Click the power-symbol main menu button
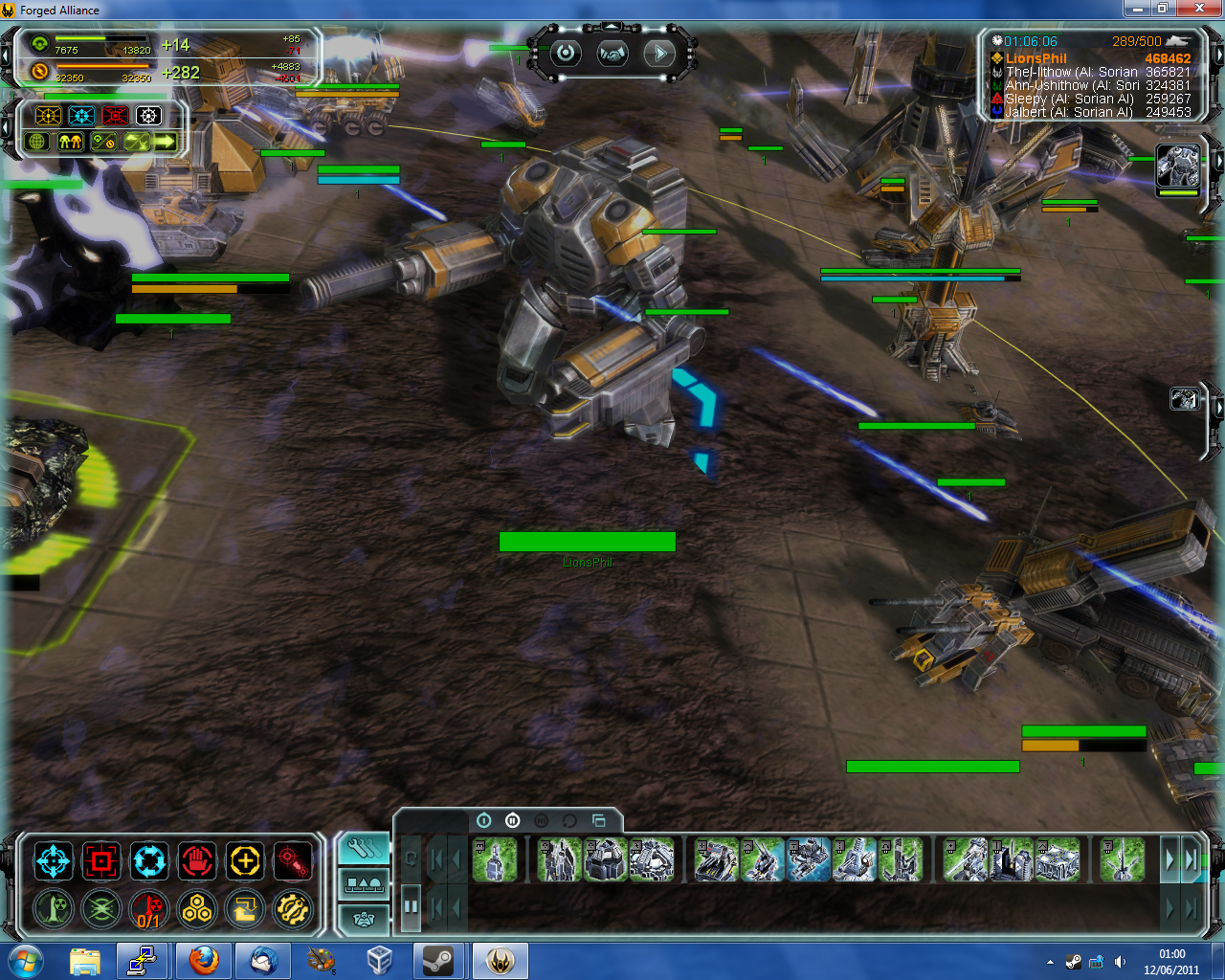The height and width of the screenshot is (980, 1225). (x=566, y=54)
